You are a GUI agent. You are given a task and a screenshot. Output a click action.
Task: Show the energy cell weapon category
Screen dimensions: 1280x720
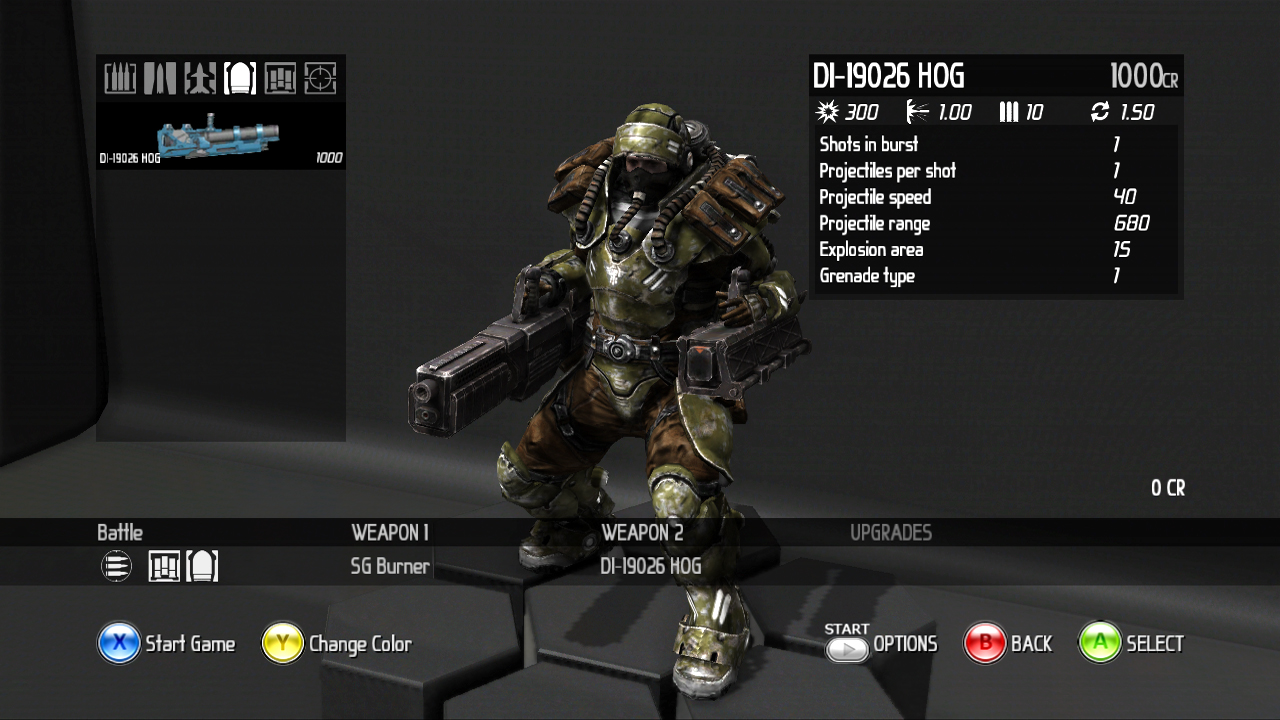[280, 78]
